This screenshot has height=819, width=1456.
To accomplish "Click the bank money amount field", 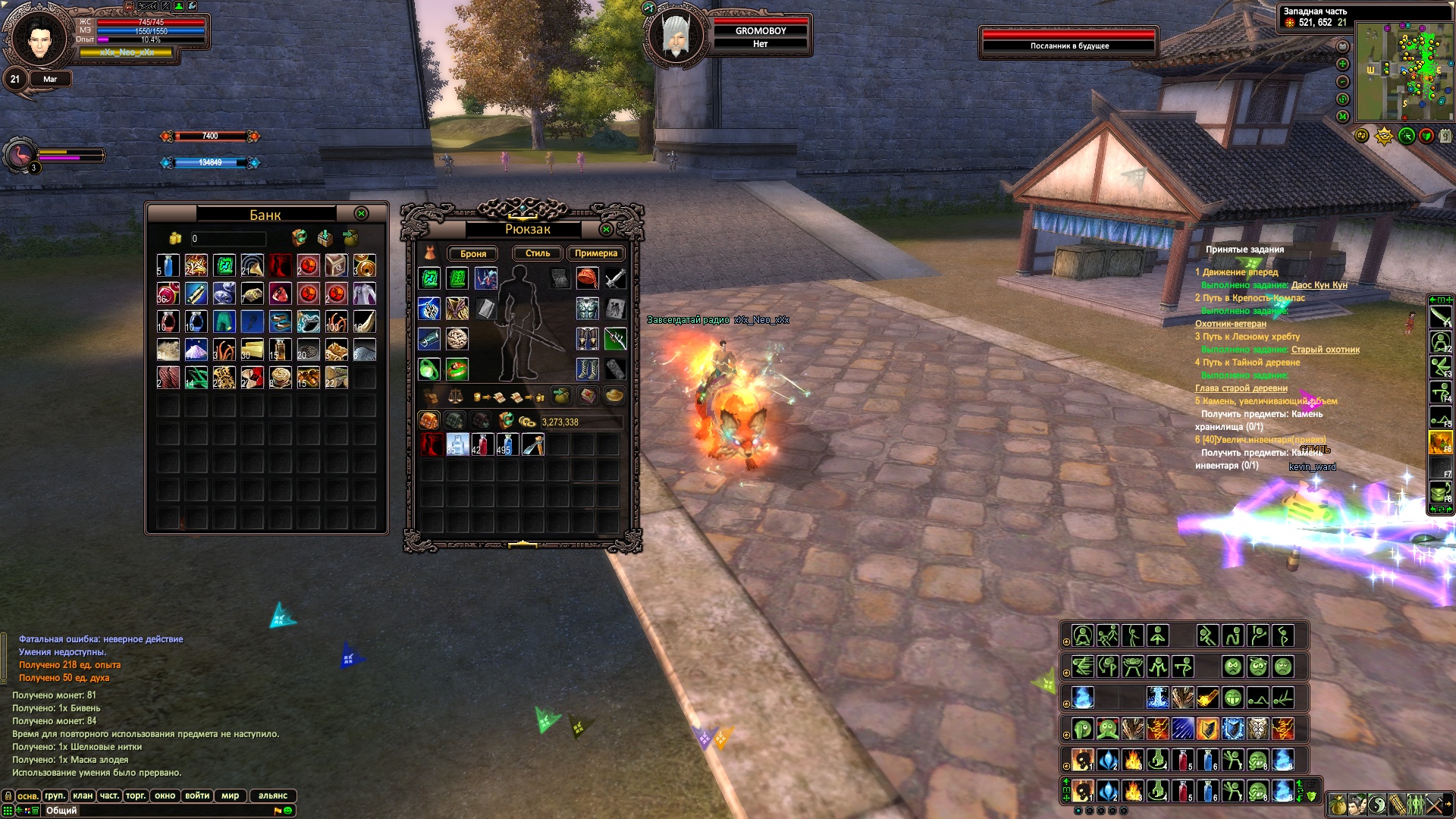I will 227,238.
